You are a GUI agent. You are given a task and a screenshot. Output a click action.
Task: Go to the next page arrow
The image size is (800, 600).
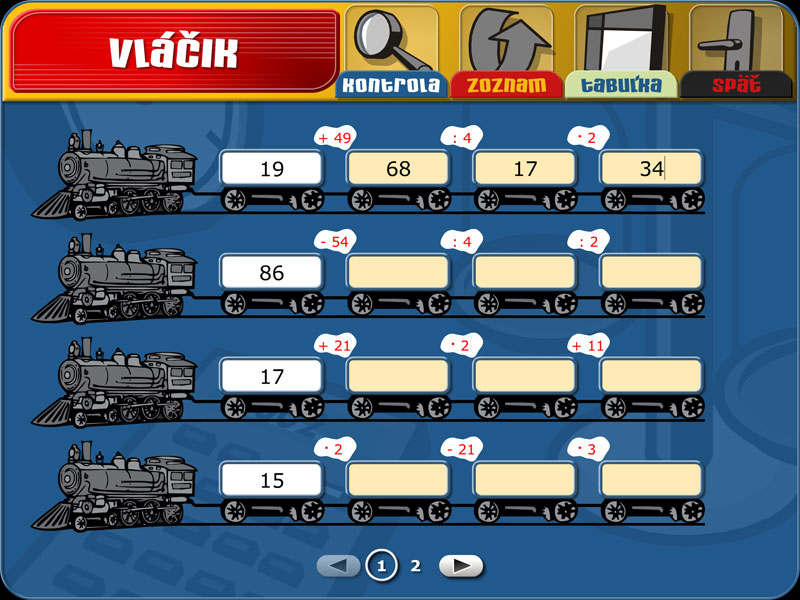coord(460,566)
